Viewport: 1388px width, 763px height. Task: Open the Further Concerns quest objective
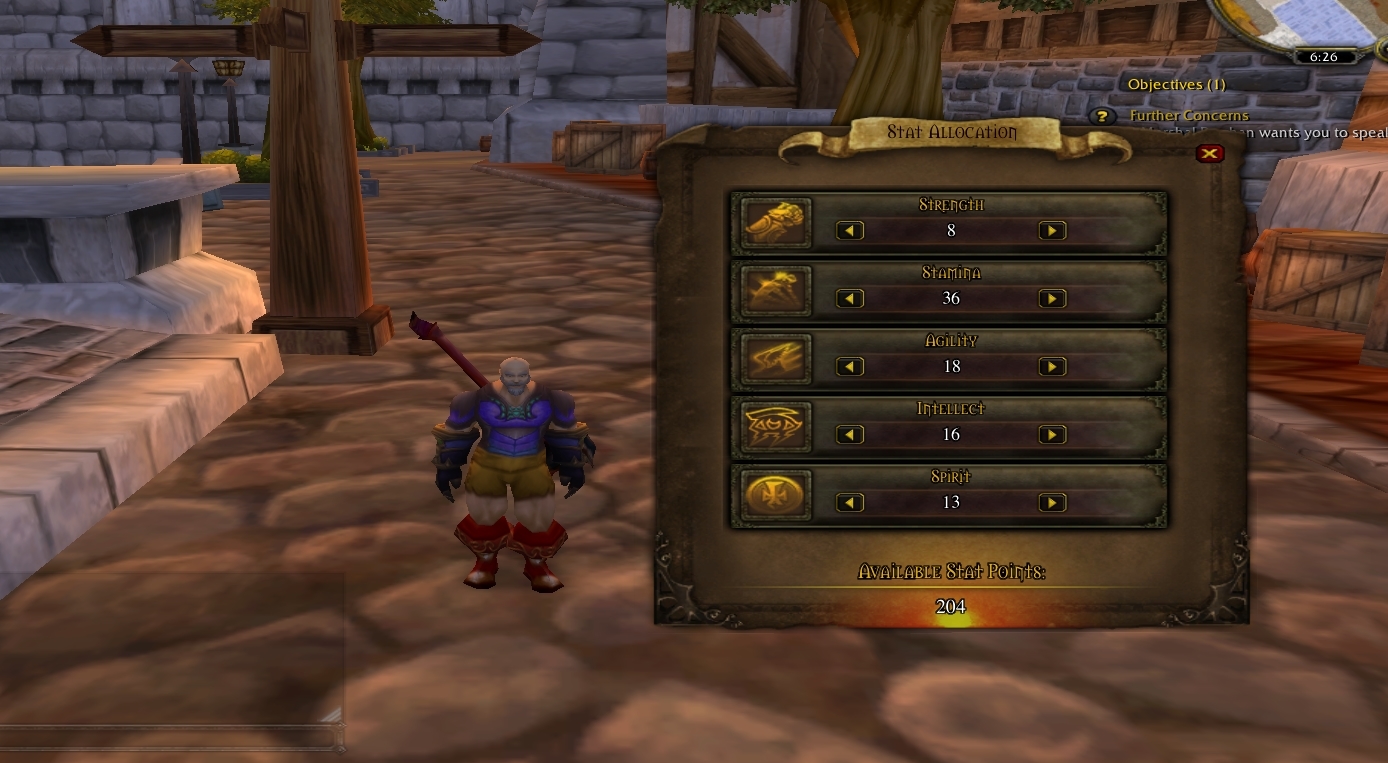tap(1189, 116)
